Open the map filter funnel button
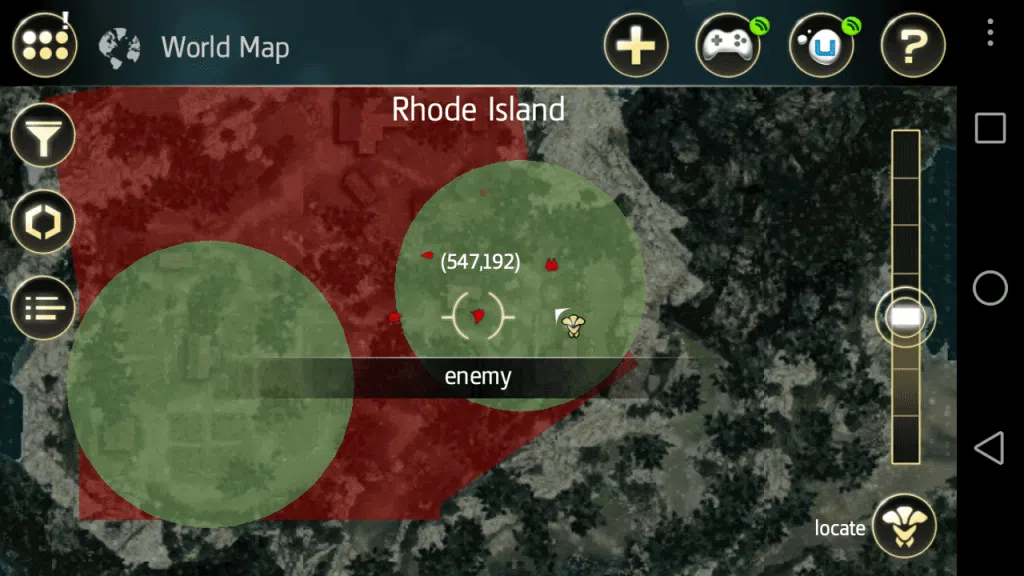The height and width of the screenshot is (576, 1024). [x=43, y=139]
